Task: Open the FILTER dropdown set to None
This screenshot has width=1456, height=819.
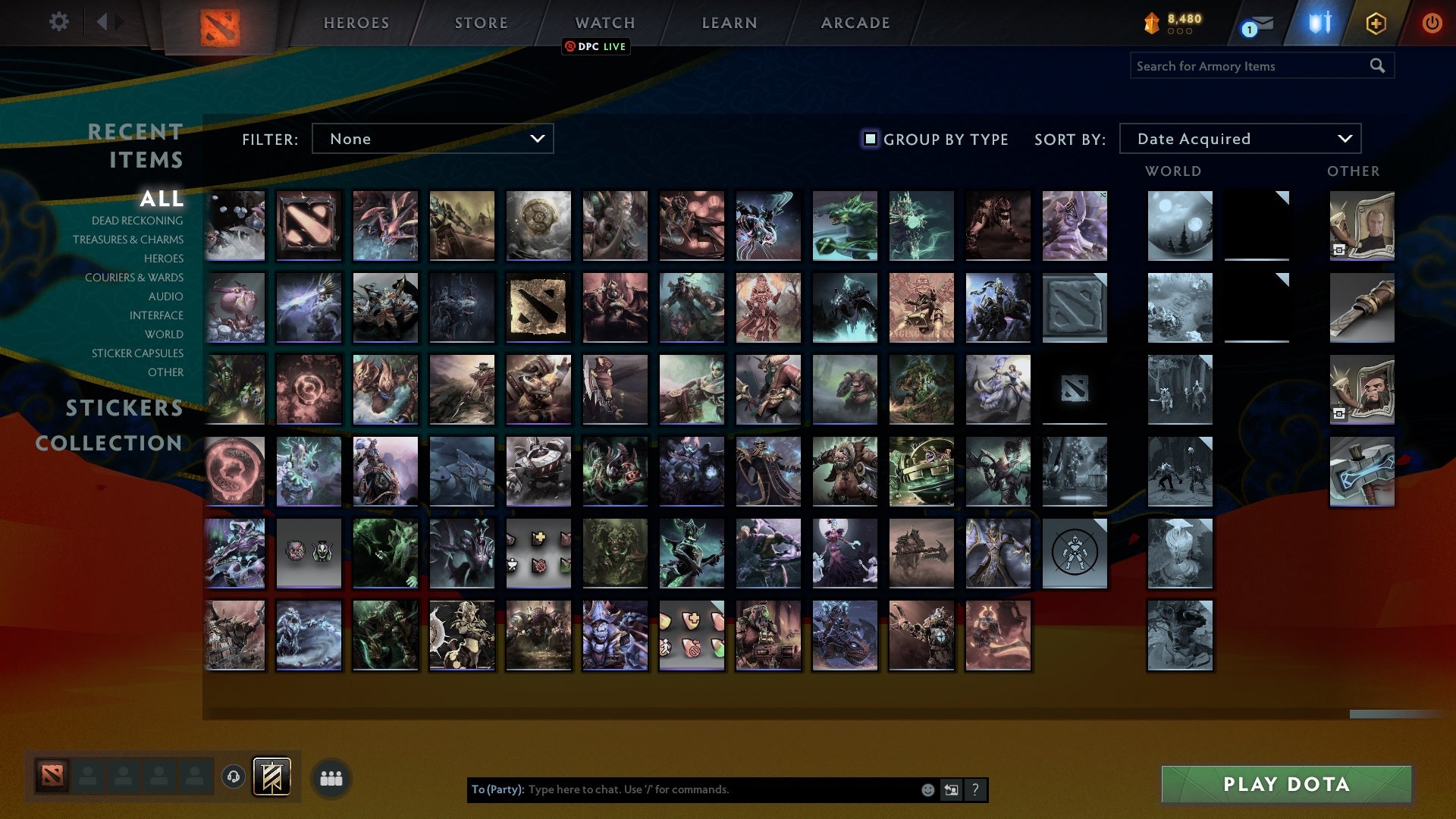Action: (x=432, y=139)
